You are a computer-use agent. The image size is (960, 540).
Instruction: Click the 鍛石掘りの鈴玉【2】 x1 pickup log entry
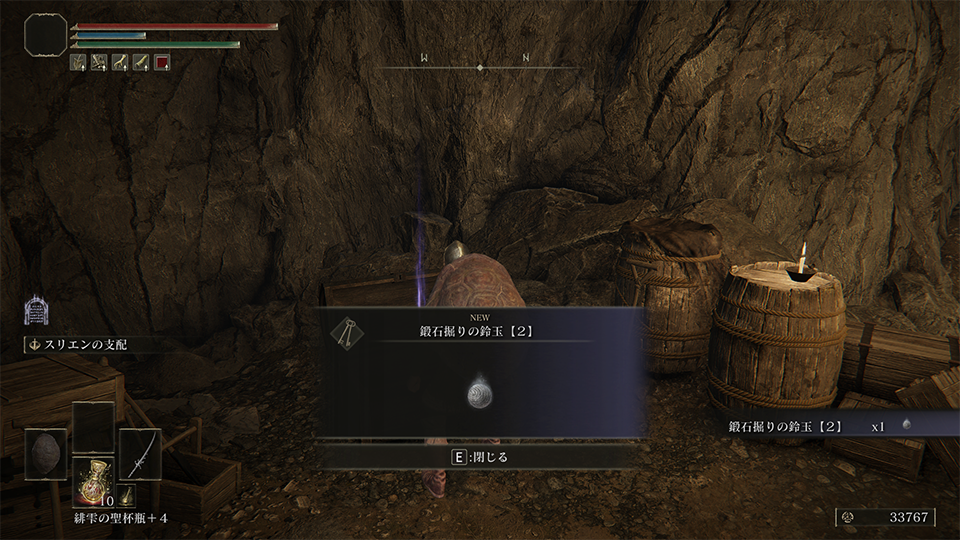(x=820, y=426)
